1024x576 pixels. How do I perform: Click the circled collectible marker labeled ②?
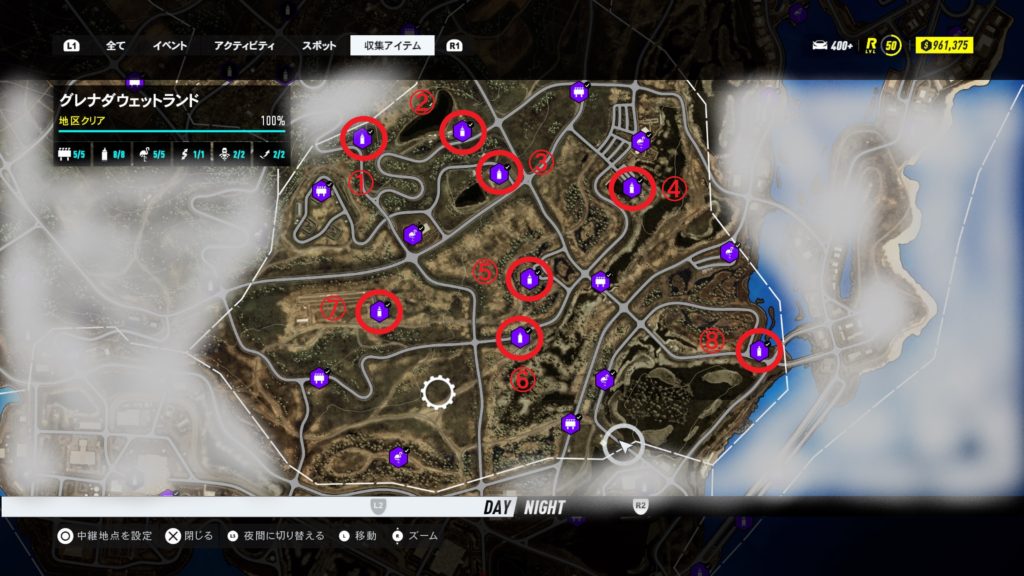[x=462, y=131]
